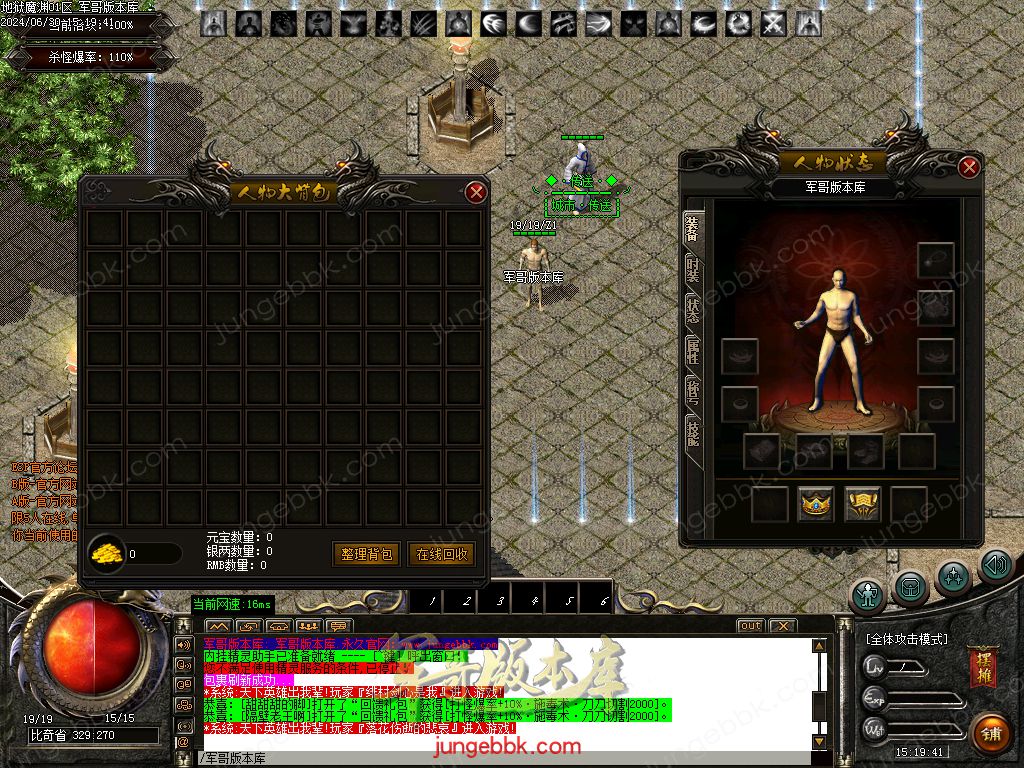Toggle sound with the speaker button

click(995, 567)
